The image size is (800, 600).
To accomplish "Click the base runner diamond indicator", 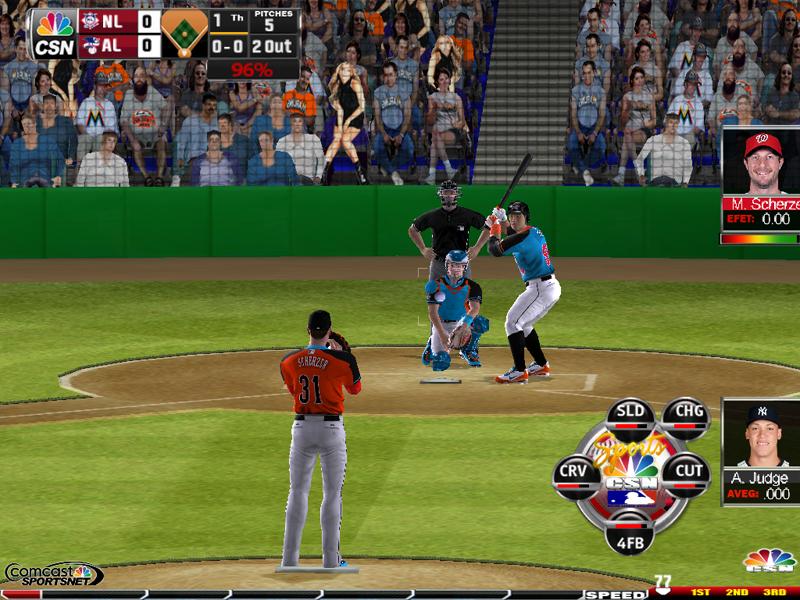I will (x=184, y=33).
